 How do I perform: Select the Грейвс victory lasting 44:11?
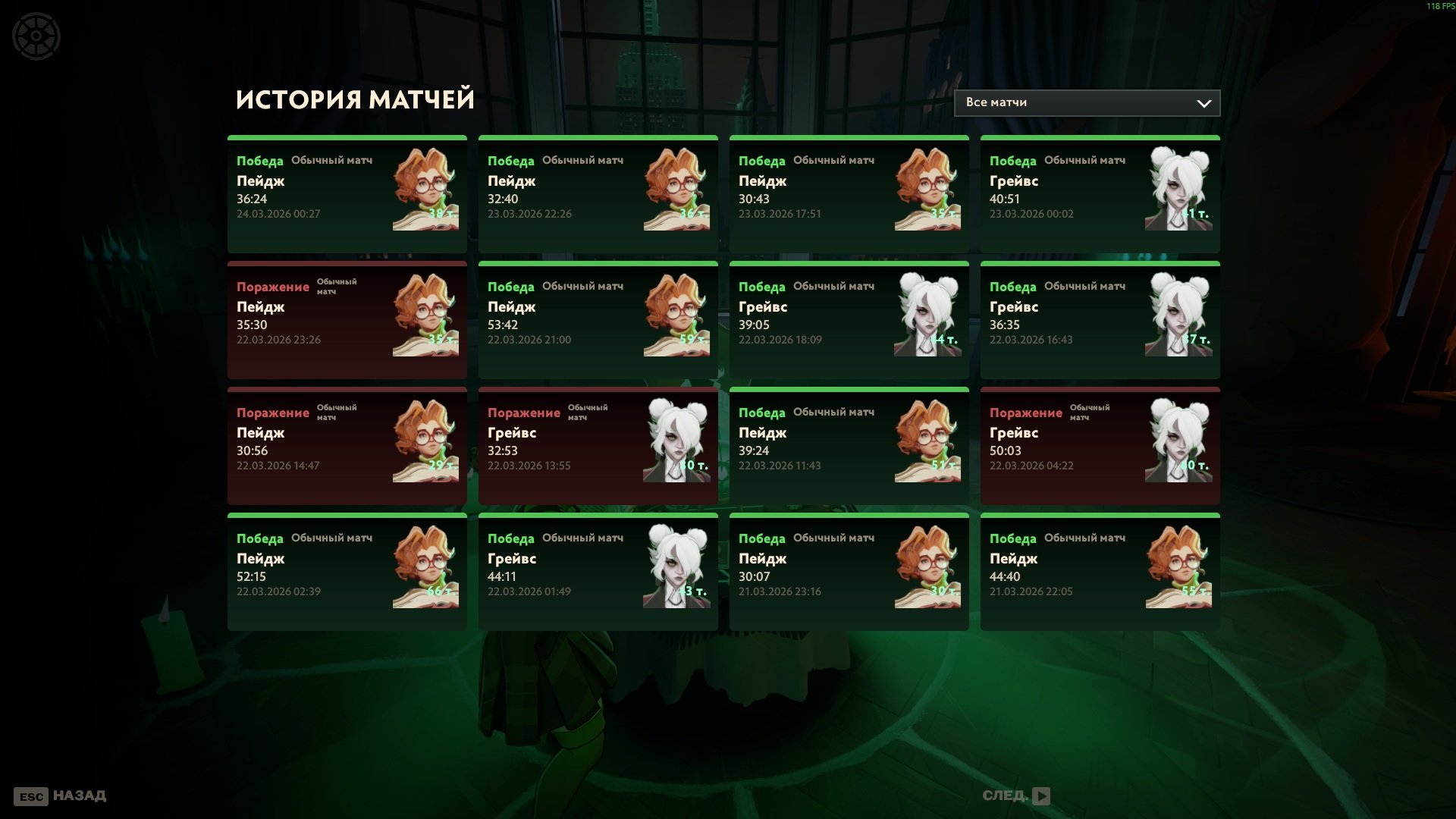(x=598, y=572)
